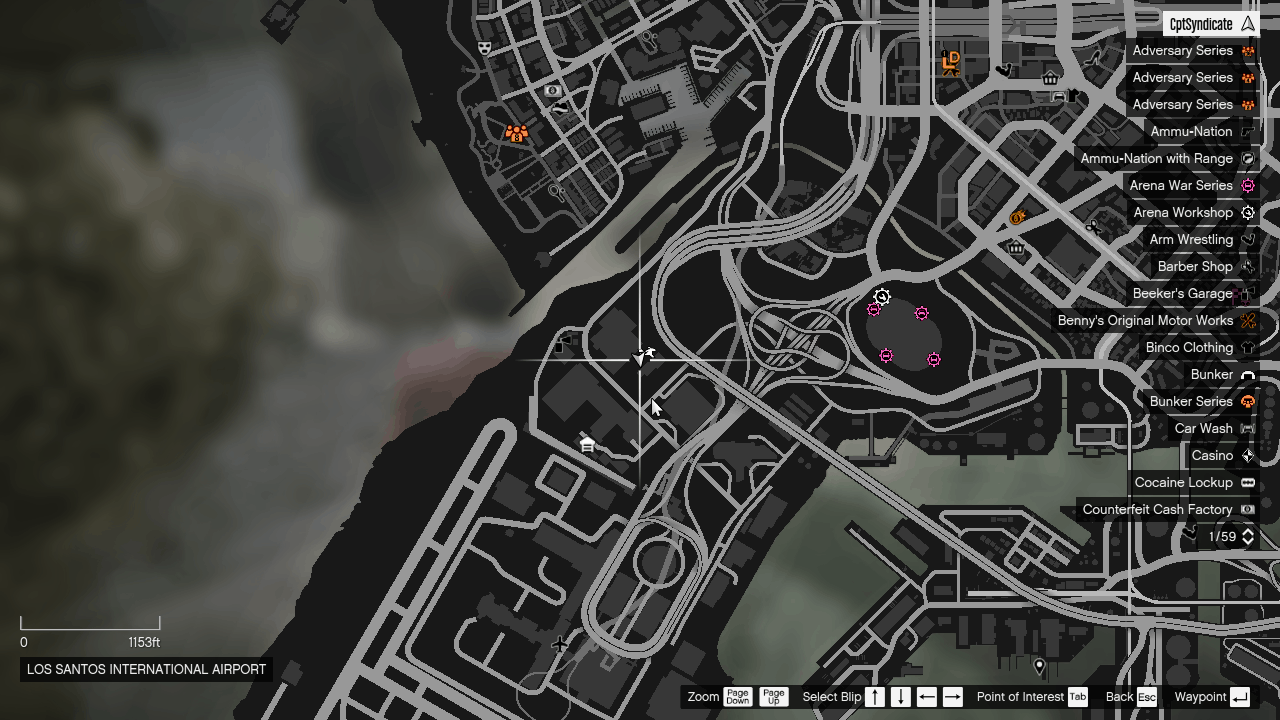Click the Bunker helmet icon in the legend

tap(1247, 374)
